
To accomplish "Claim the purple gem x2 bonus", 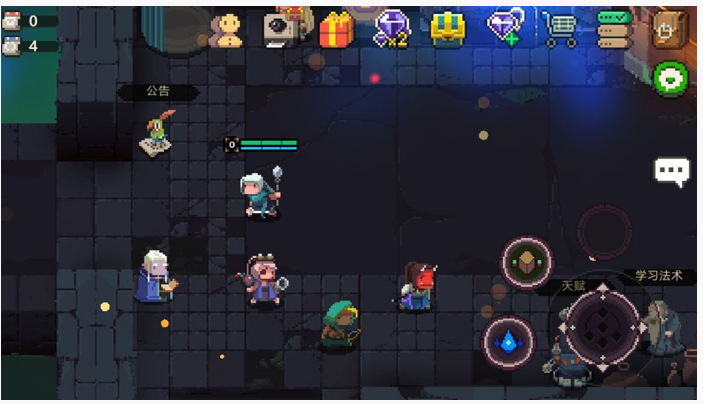I will coord(391,29).
